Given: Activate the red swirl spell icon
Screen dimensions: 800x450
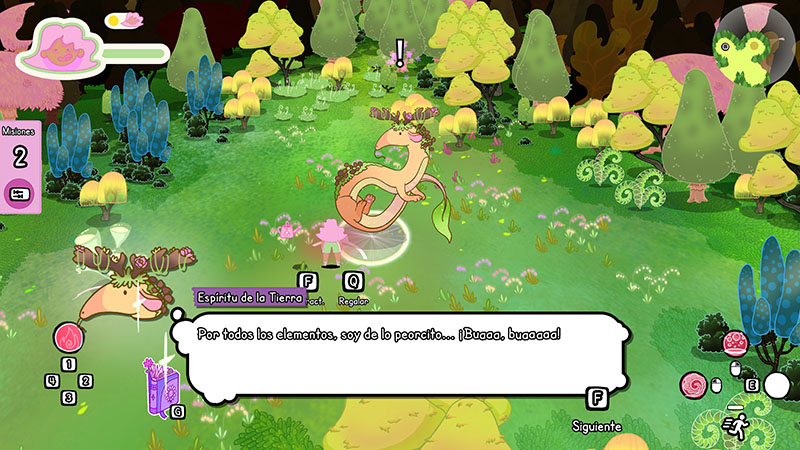Looking at the screenshot, I should (692, 384).
